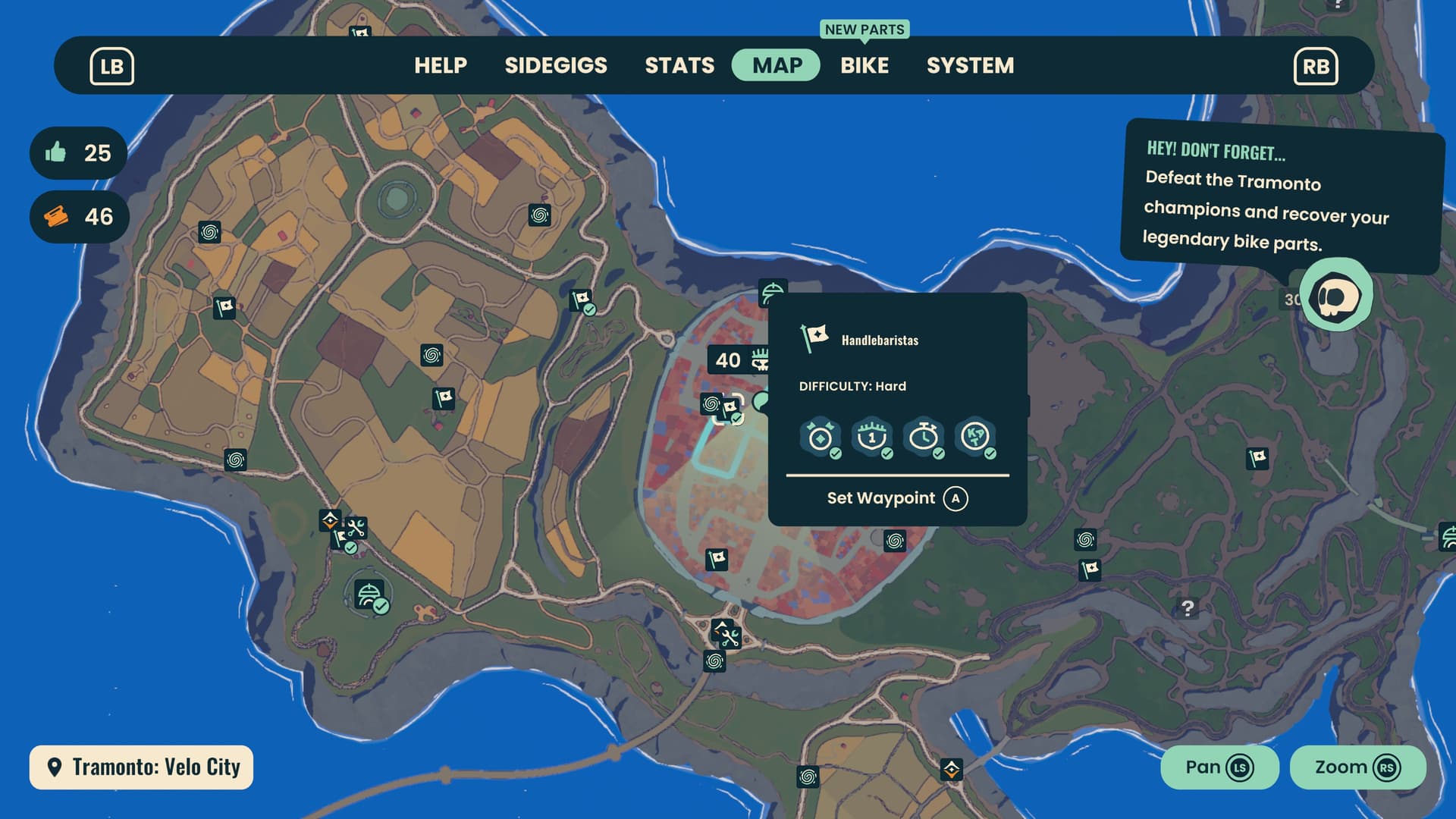Select the dome marker above the tooltip
The height and width of the screenshot is (819, 1456).
tap(772, 290)
